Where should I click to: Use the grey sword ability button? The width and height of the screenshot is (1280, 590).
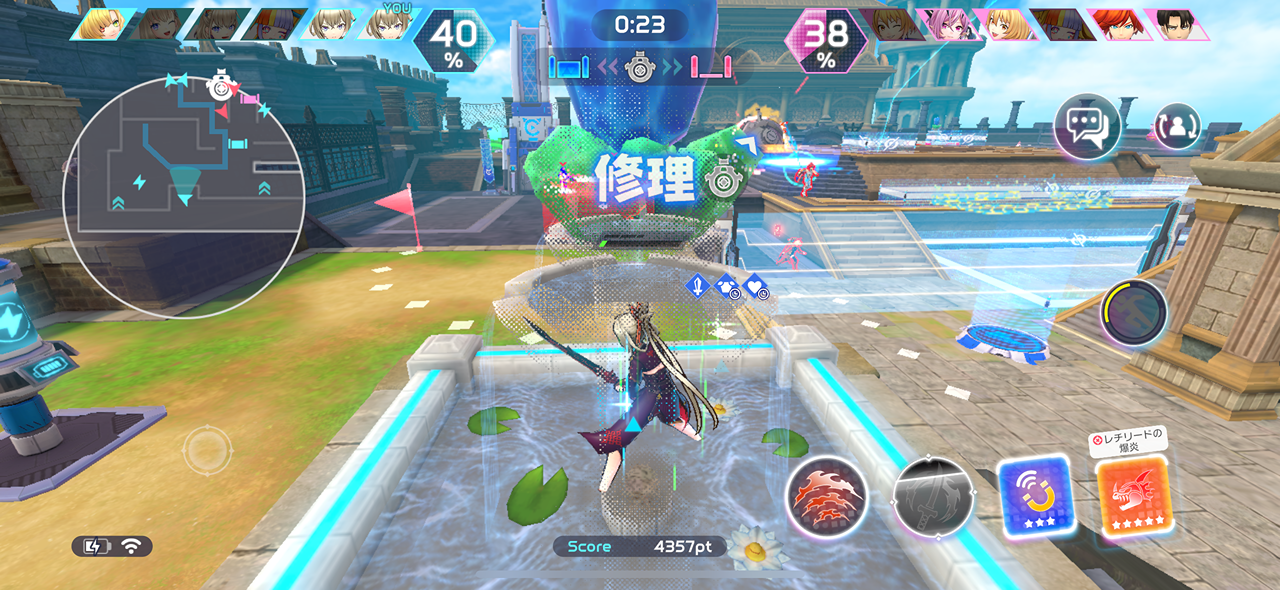(x=933, y=497)
